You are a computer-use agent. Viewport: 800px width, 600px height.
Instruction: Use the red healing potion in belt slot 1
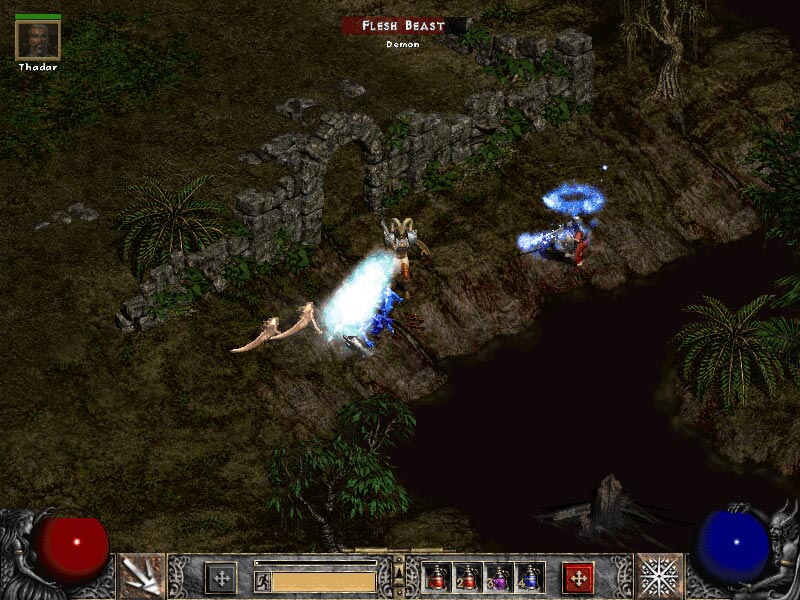(x=436, y=577)
